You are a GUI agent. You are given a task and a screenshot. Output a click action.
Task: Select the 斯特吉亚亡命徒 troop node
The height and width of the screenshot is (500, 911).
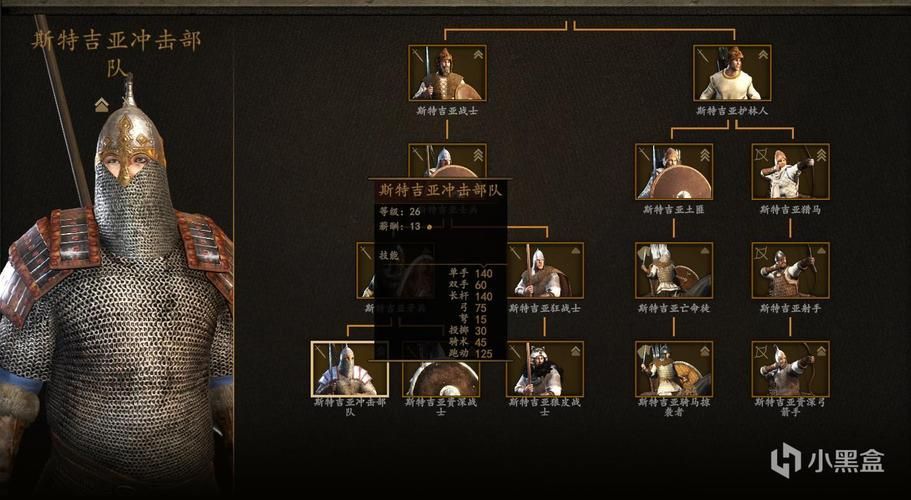pos(674,270)
